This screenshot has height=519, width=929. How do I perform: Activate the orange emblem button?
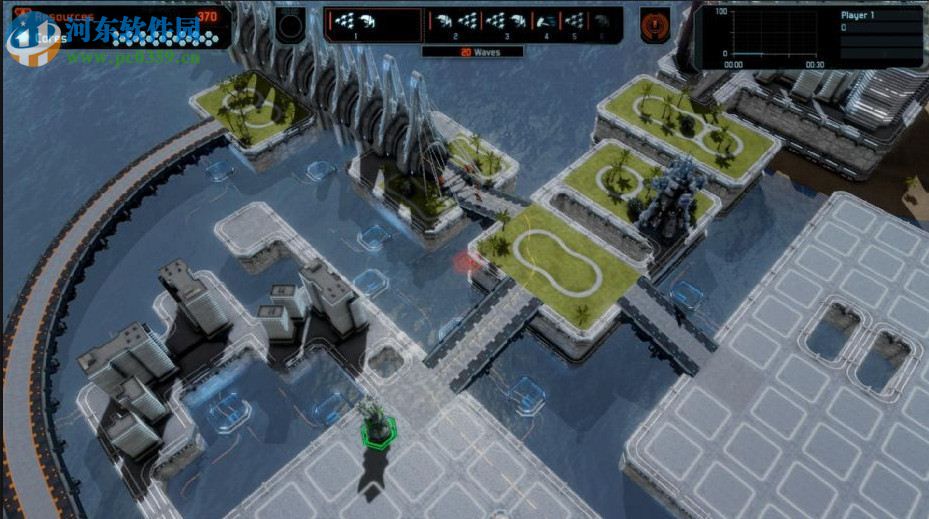(655, 24)
